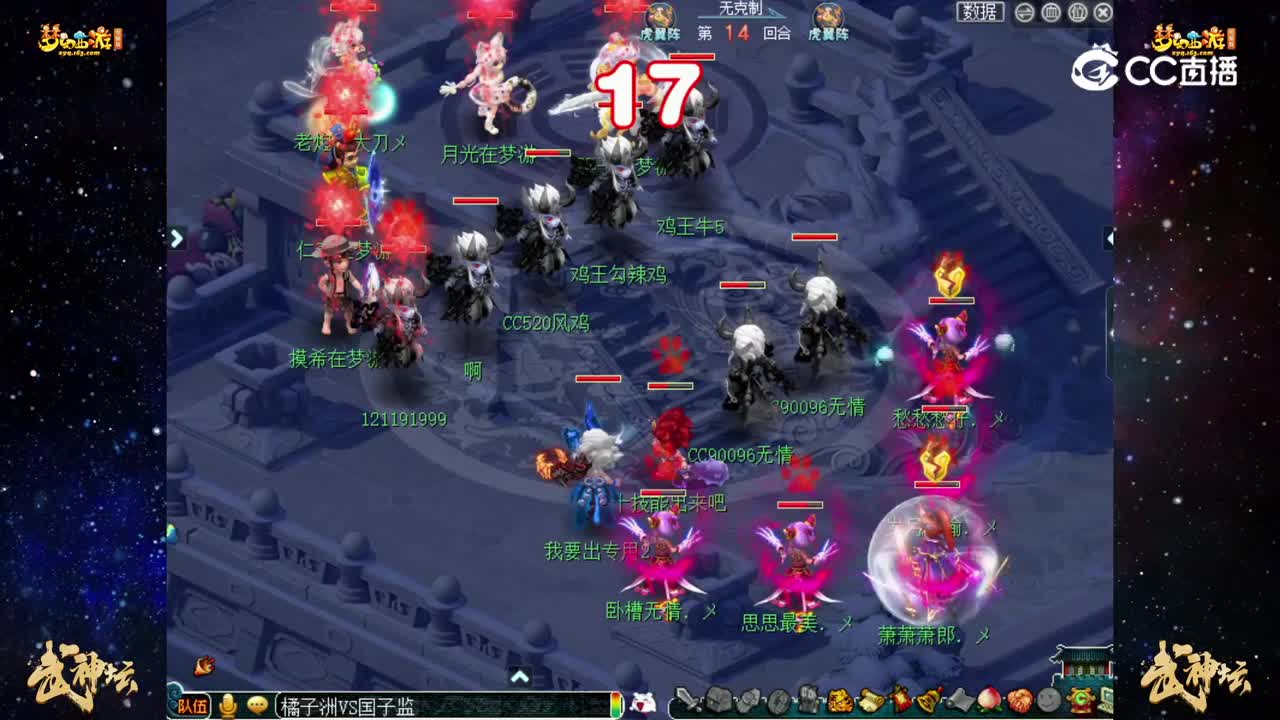Screen dimensions: 1280x720
Task: Click the sword item icon in the item bar
Action: pos(687,703)
